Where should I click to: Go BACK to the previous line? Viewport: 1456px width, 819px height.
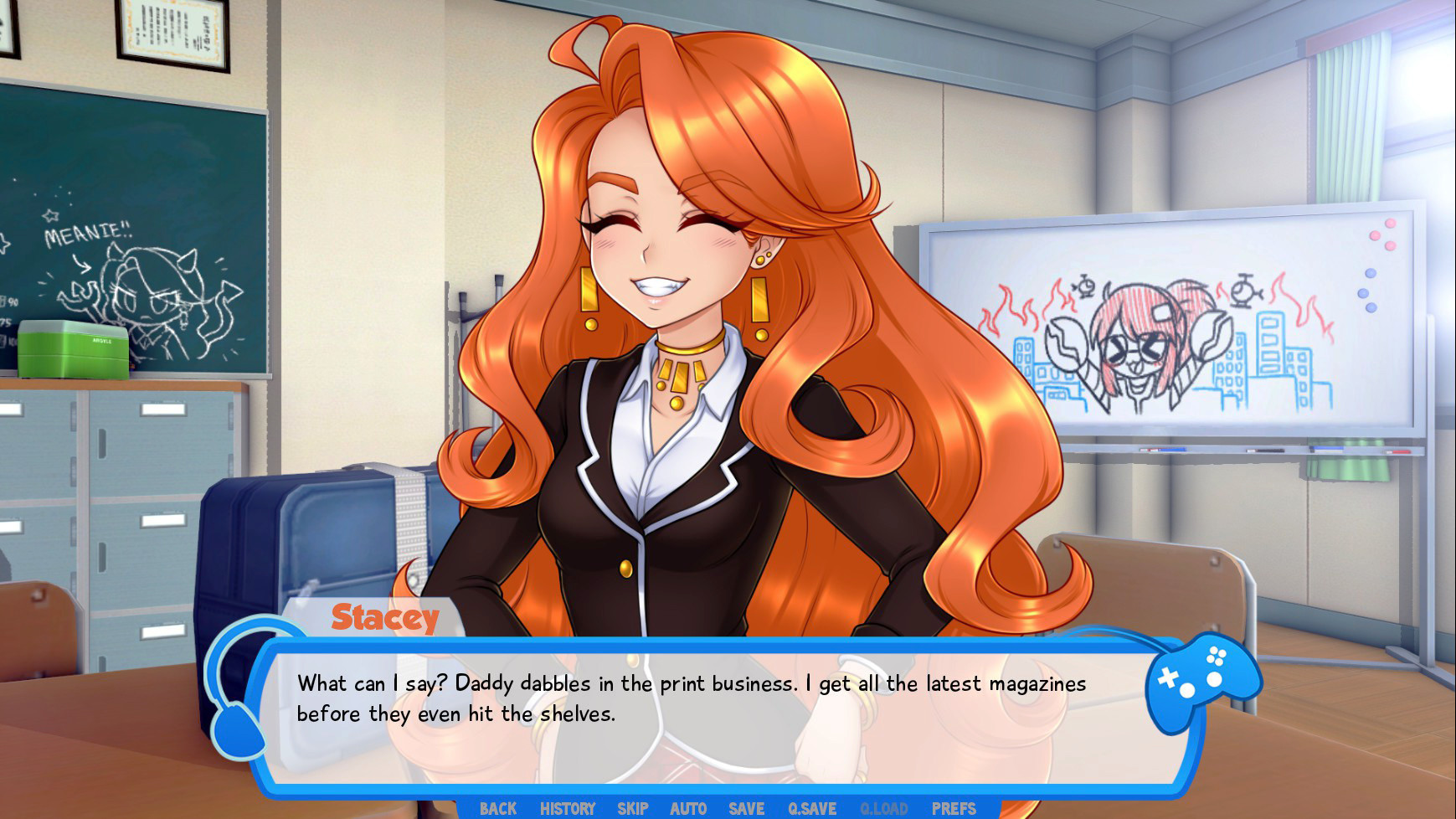tap(496, 809)
